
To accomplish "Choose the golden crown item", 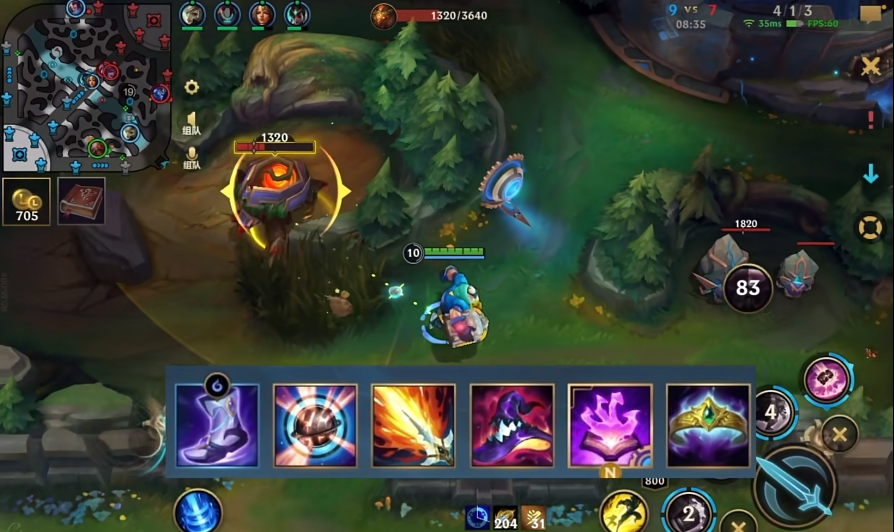I will pos(708,426).
